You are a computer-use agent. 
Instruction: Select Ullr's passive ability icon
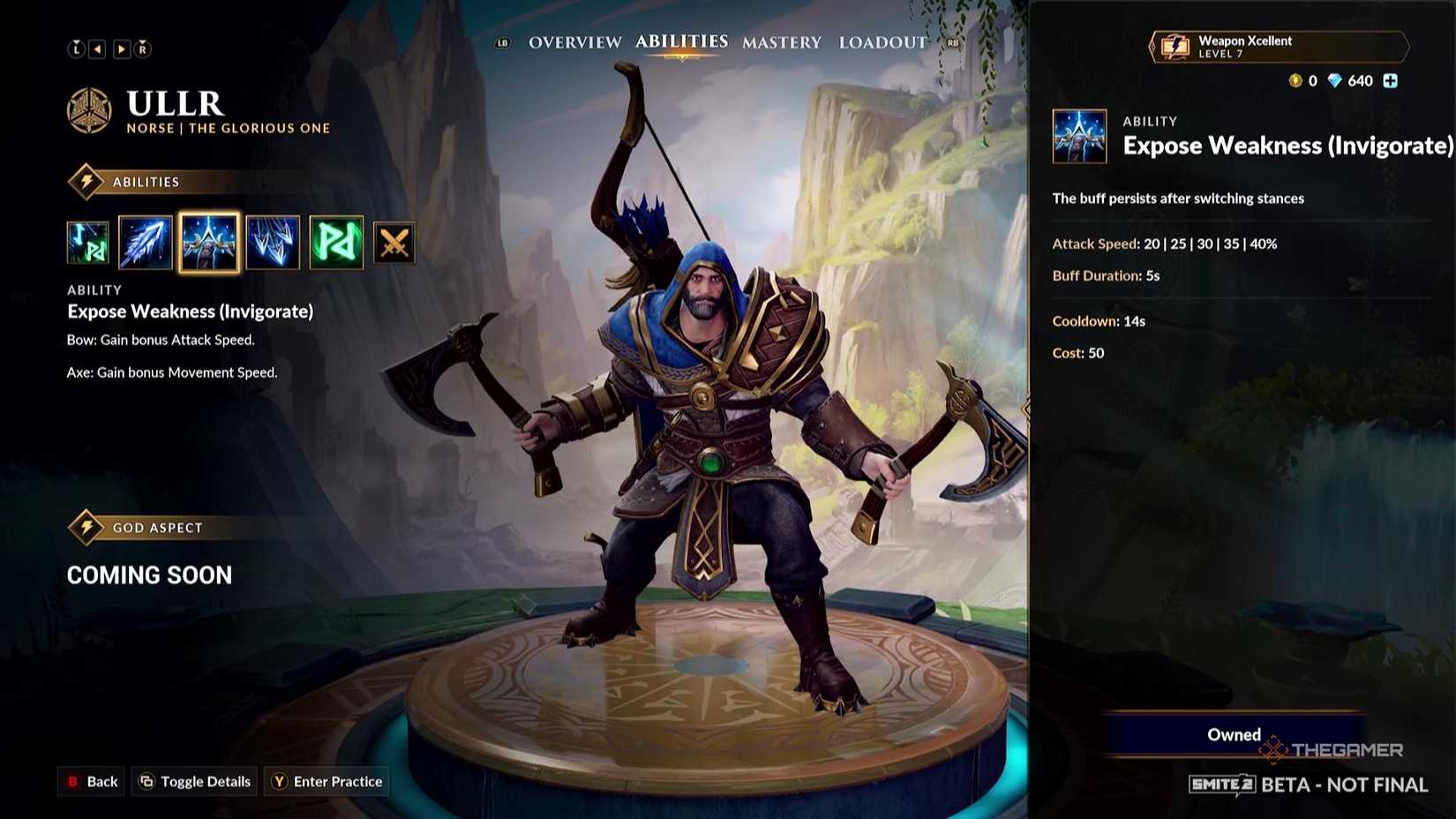click(x=87, y=243)
